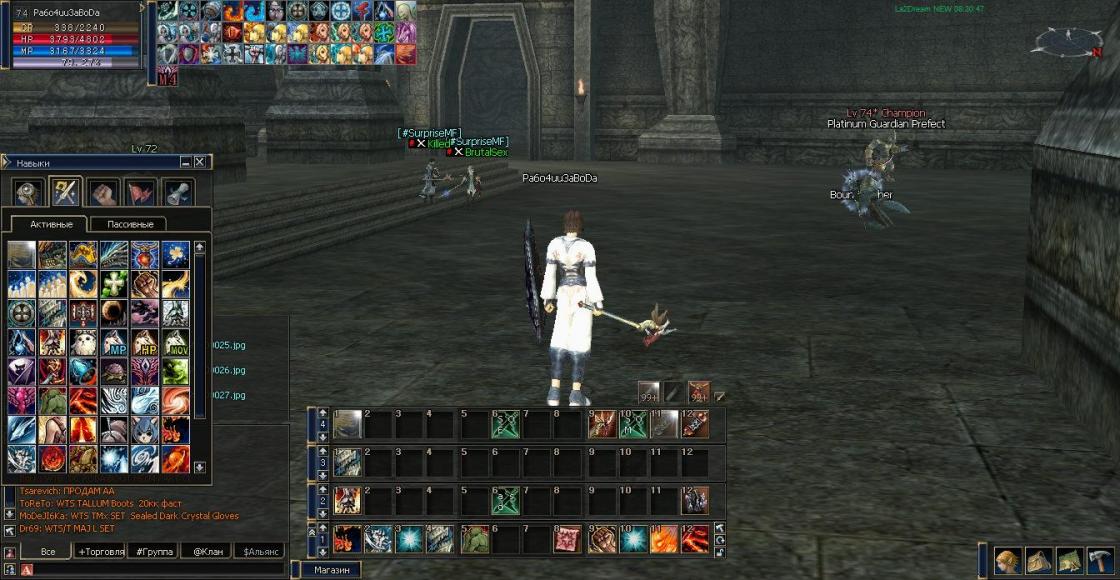Show the @Клан chat tab

(207, 551)
